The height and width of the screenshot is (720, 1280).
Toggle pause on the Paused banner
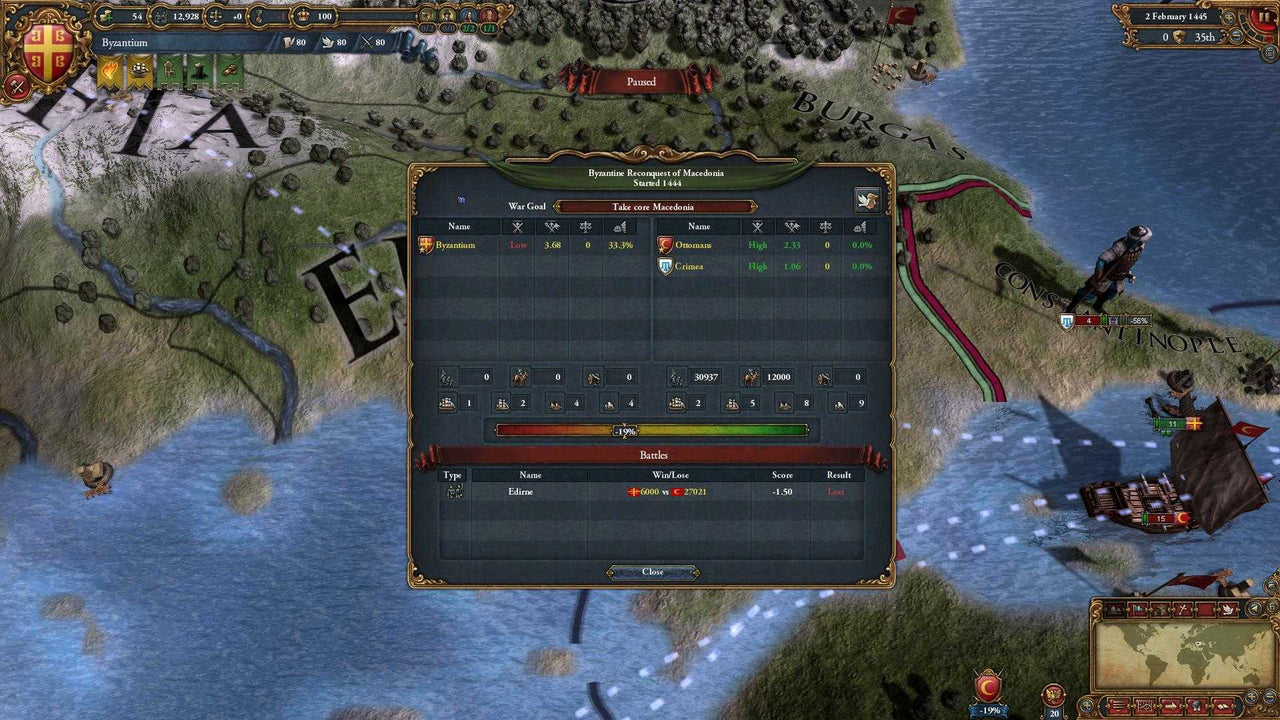click(640, 82)
